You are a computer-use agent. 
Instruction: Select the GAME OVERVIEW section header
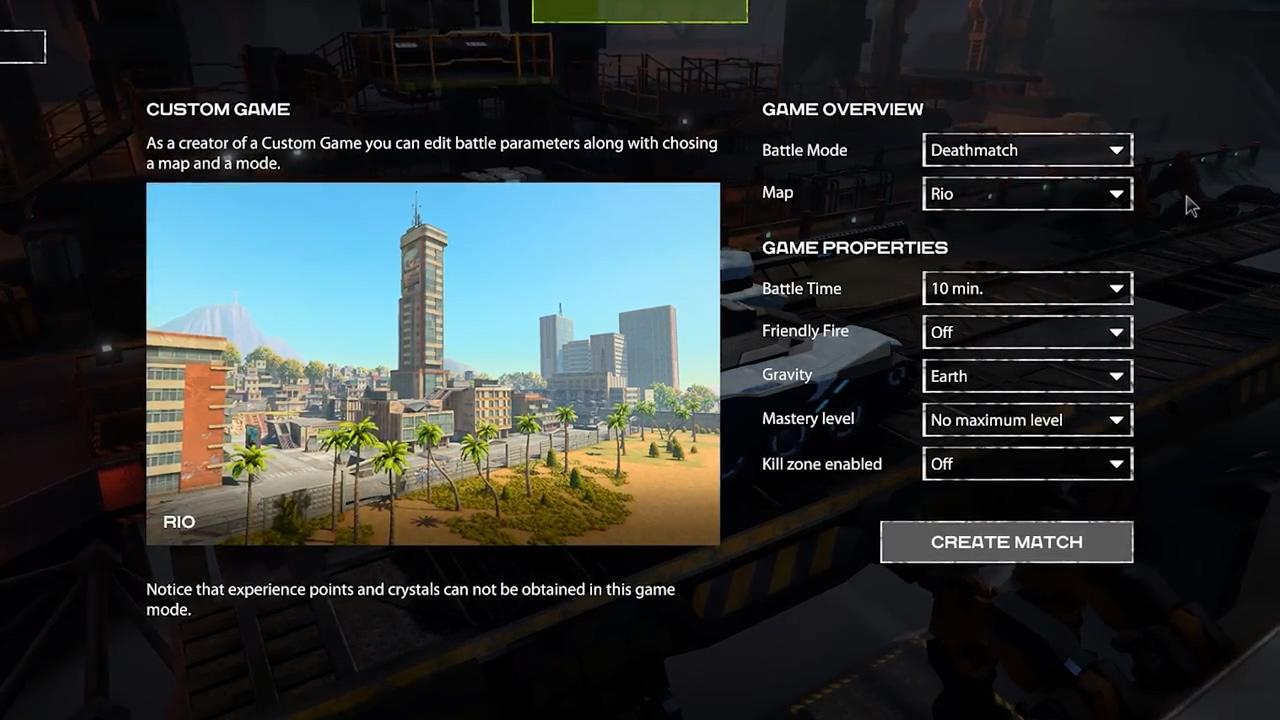(842, 109)
